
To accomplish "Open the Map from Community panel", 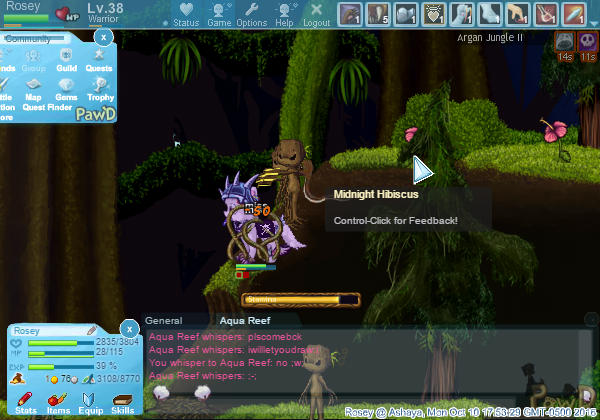I will 35,89.
